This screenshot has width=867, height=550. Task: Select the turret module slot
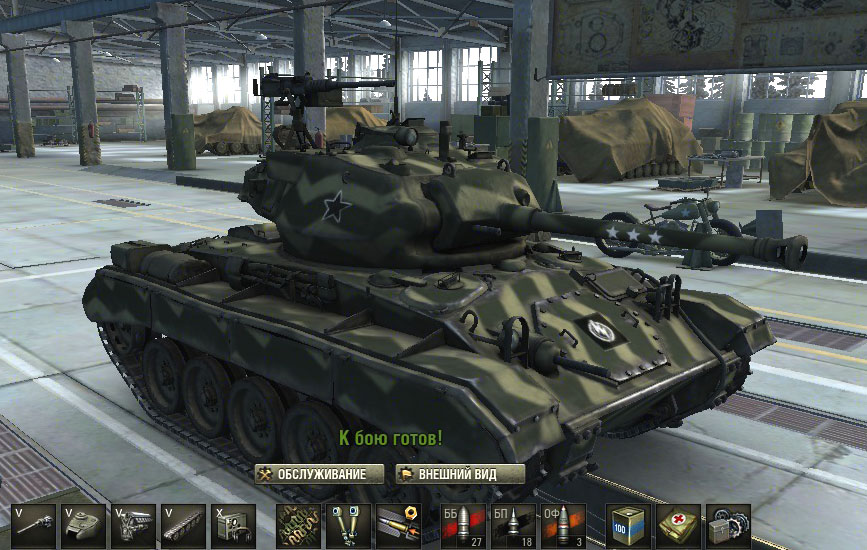pos(83,525)
